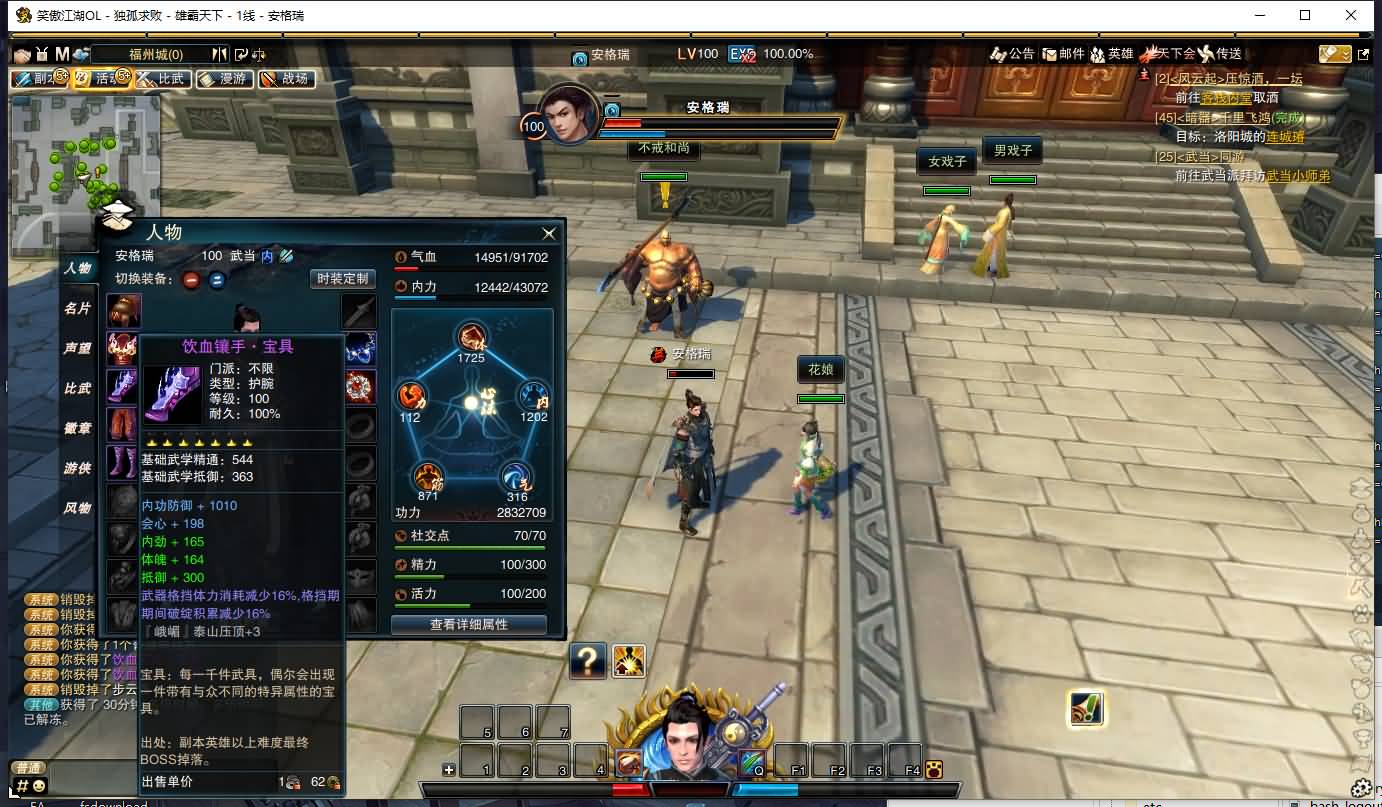Image resolution: width=1382 pixels, height=807 pixels.
Task: Check the 邮件 mailbox
Action: 1063,54
